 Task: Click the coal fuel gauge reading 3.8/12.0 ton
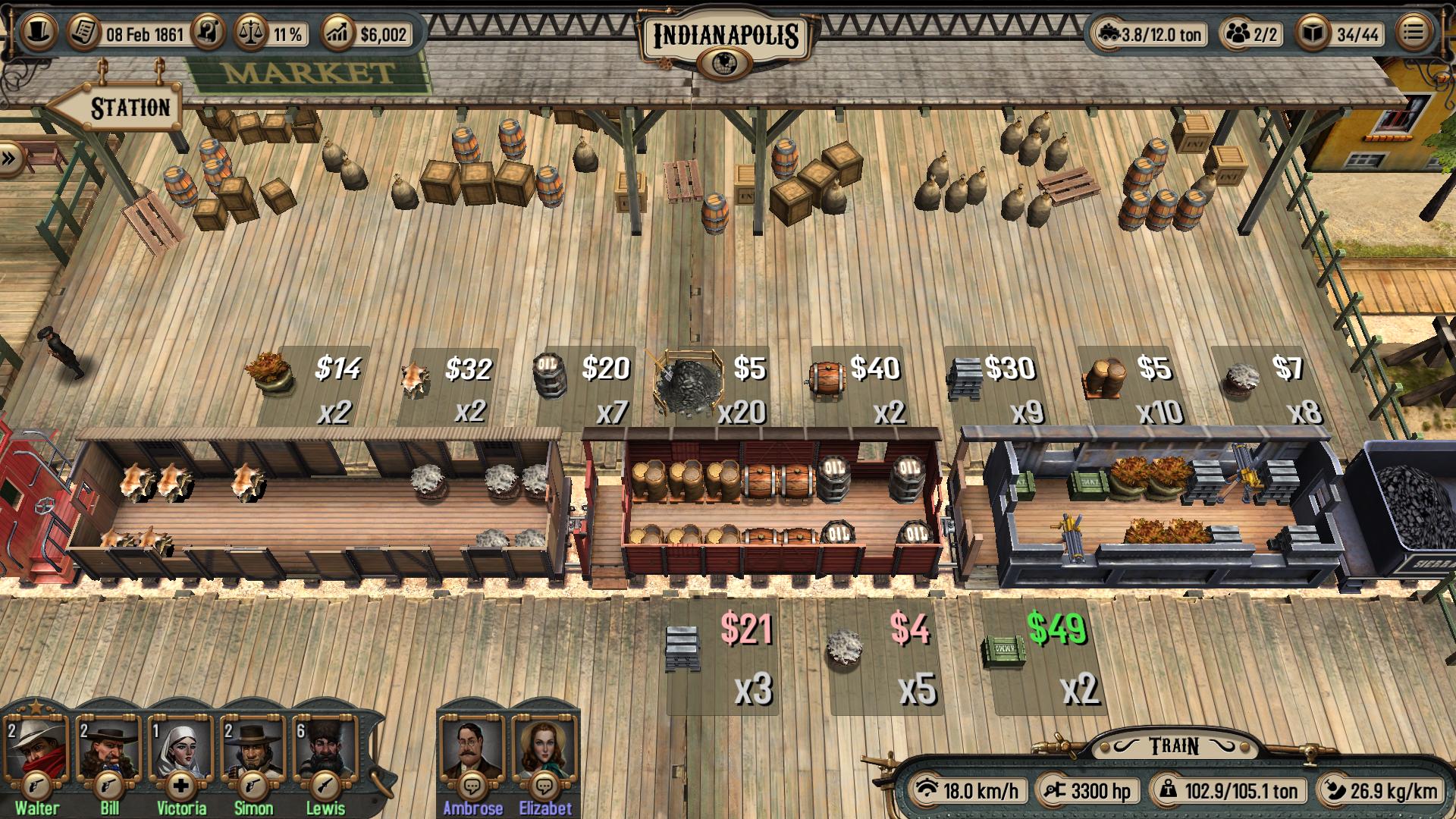tap(1109, 34)
